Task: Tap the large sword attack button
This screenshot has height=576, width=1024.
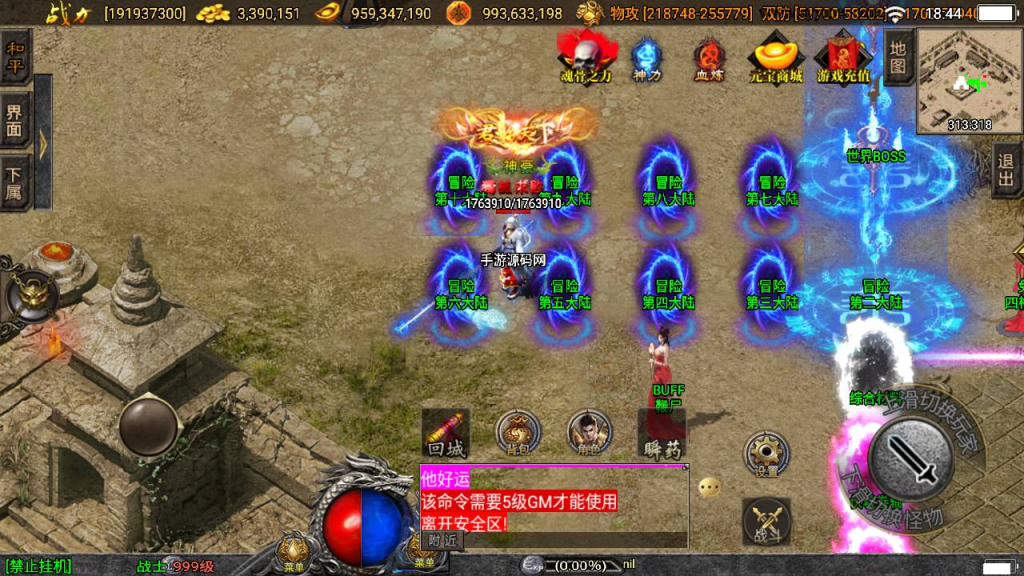Action: (909, 457)
